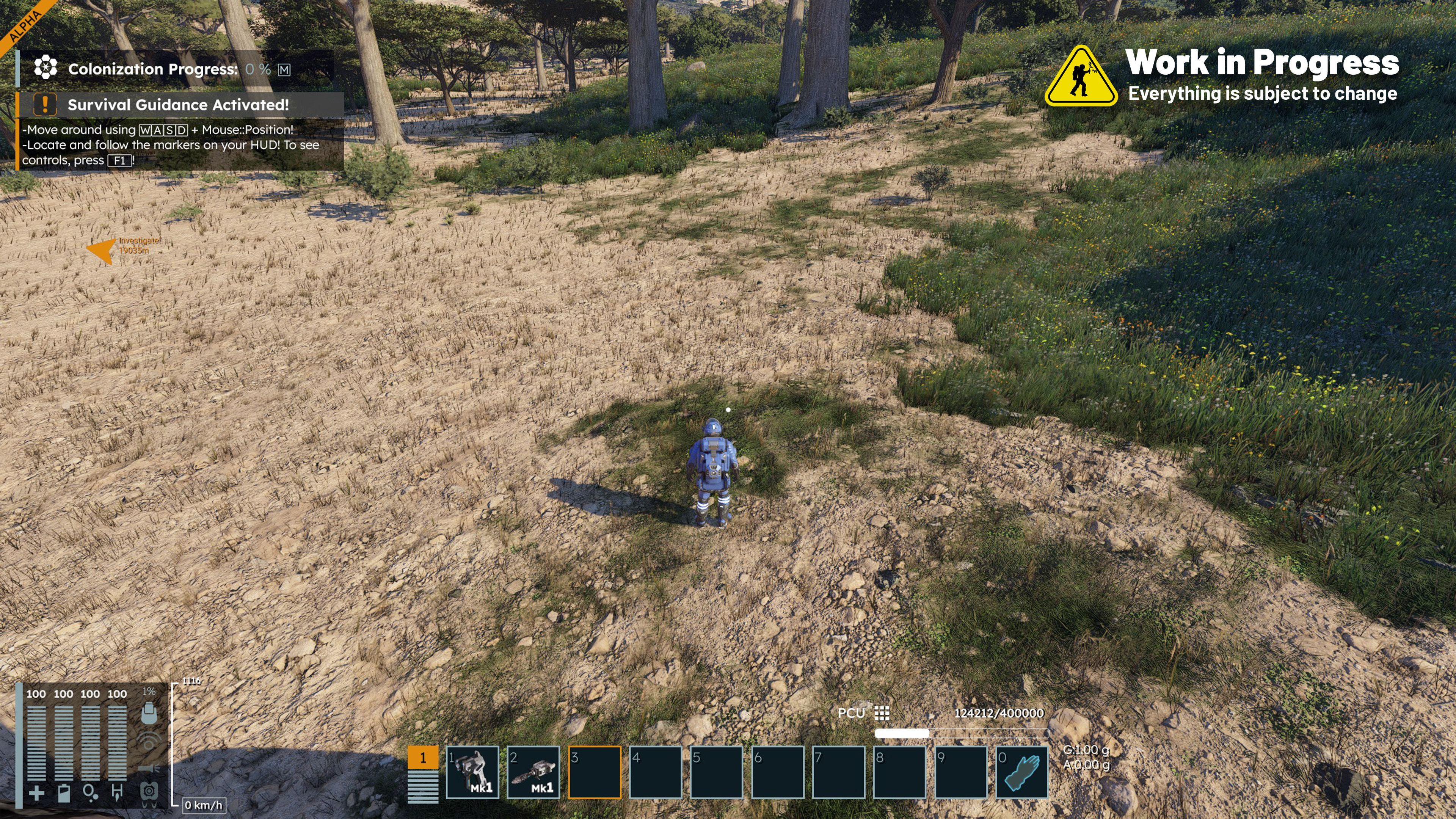
Task: Click the orange toolbar page number indicator
Action: tap(423, 758)
